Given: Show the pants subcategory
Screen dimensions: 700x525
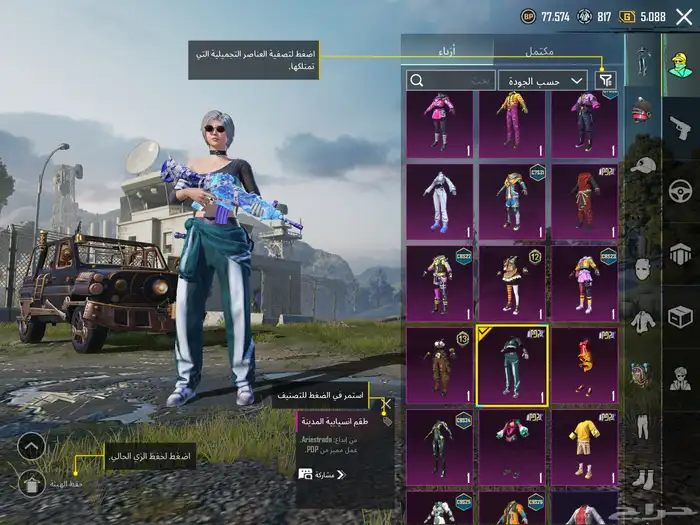Looking at the screenshot, I should pos(643,426).
